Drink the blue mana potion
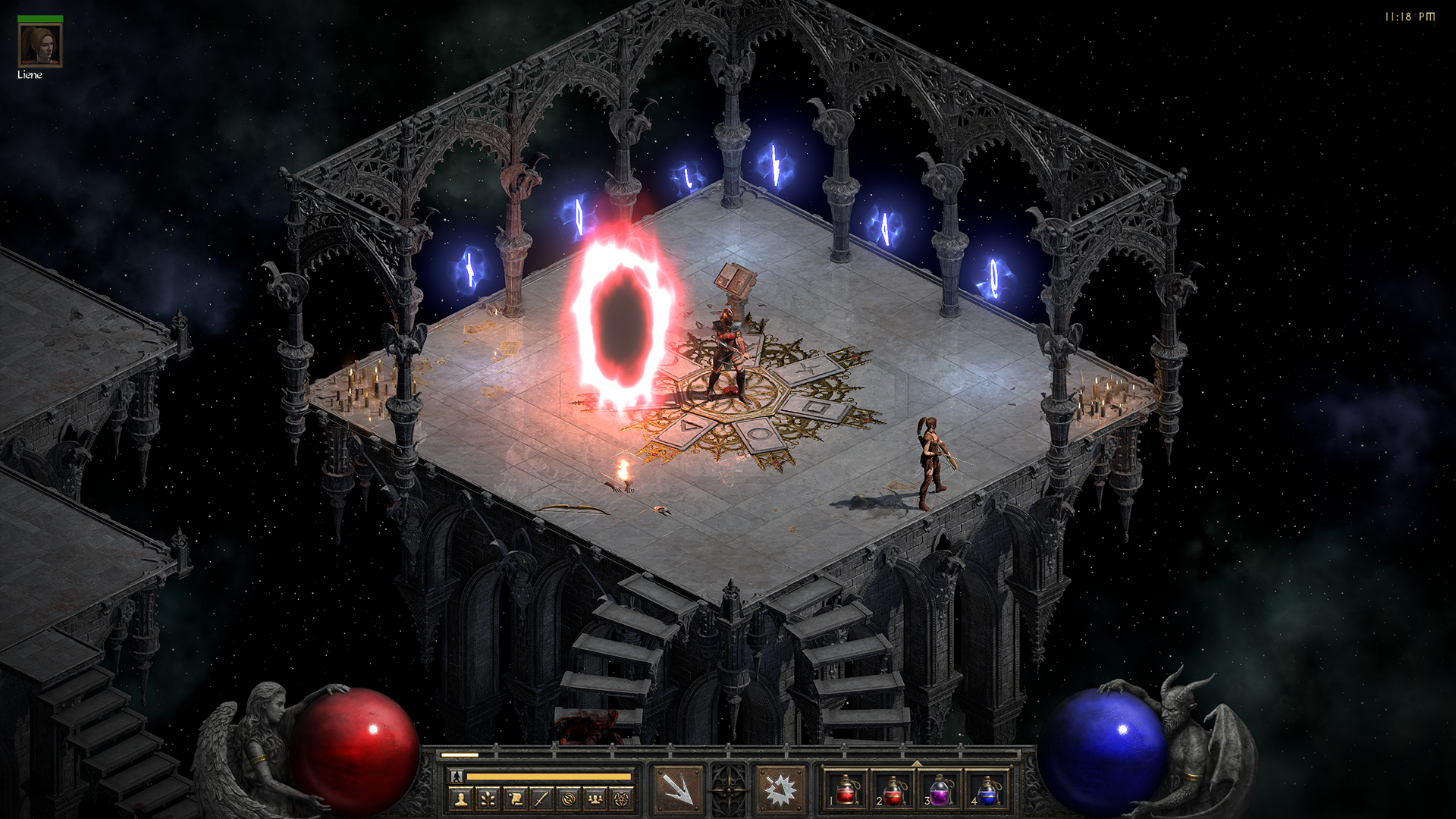 (x=987, y=791)
